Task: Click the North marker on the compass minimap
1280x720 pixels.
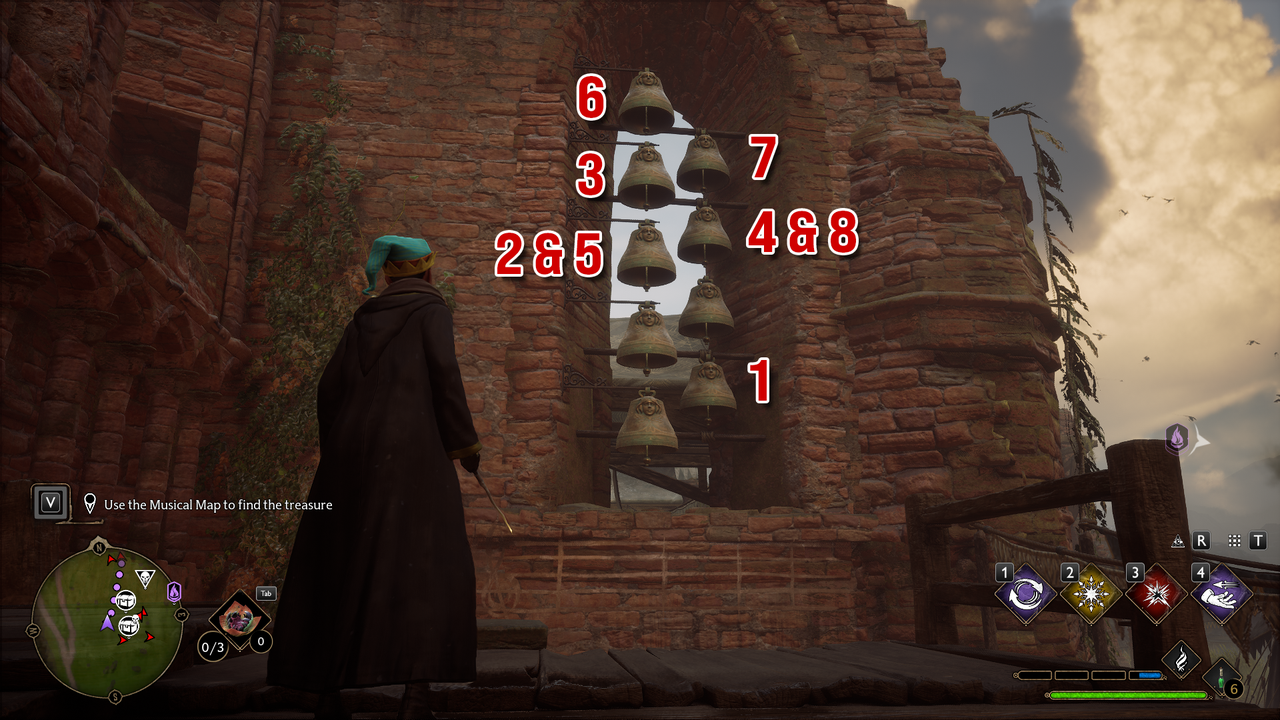Action: pyautogui.click(x=100, y=547)
